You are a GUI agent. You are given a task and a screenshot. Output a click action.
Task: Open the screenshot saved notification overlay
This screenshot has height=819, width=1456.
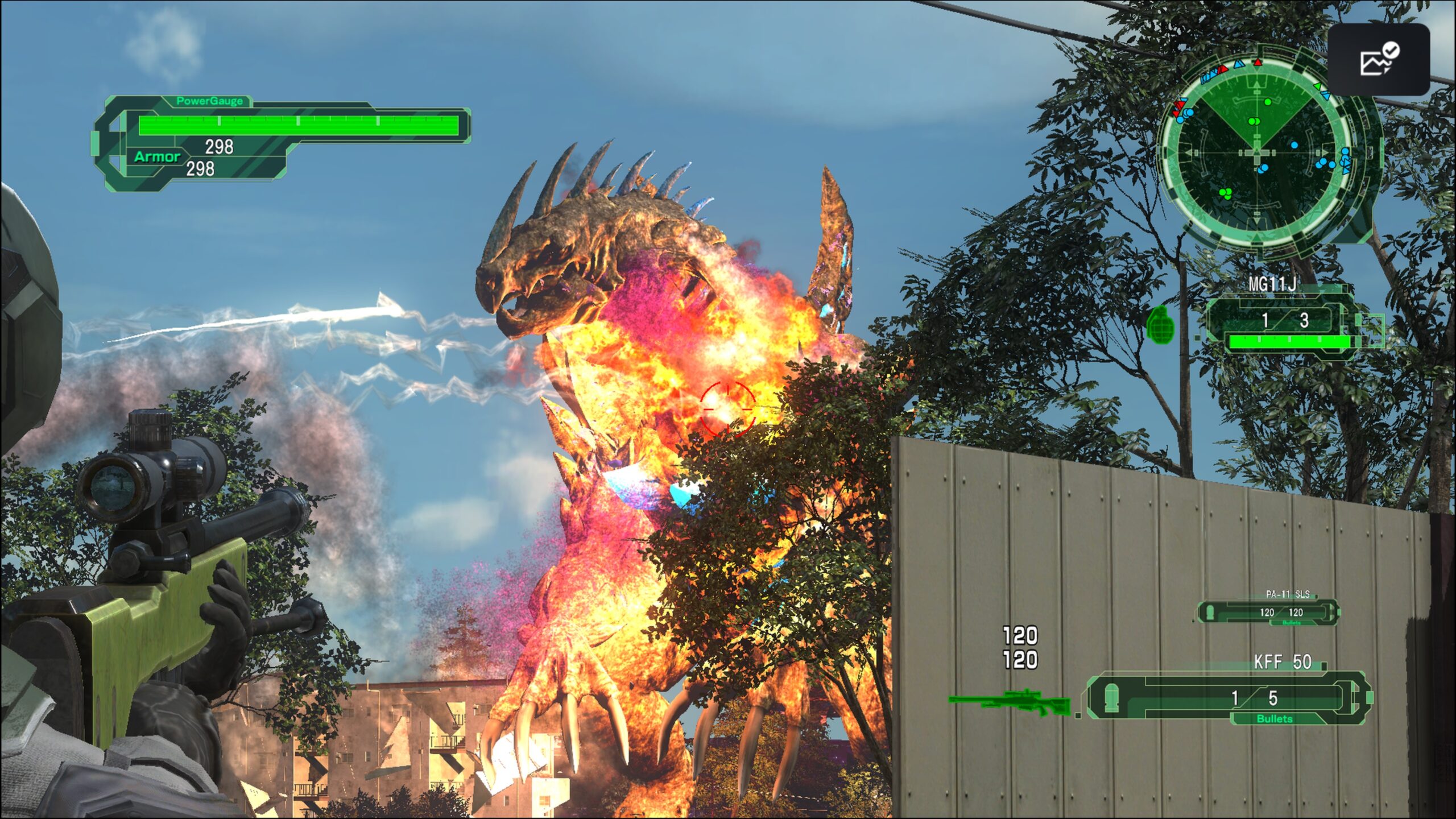1379,59
